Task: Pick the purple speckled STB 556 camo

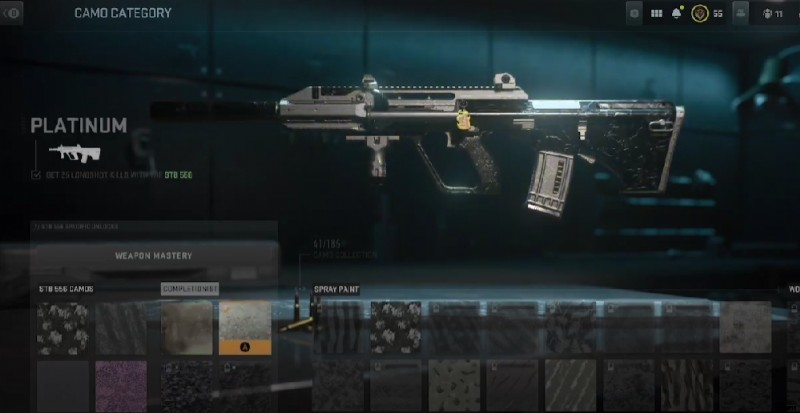Action: [x=120, y=385]
